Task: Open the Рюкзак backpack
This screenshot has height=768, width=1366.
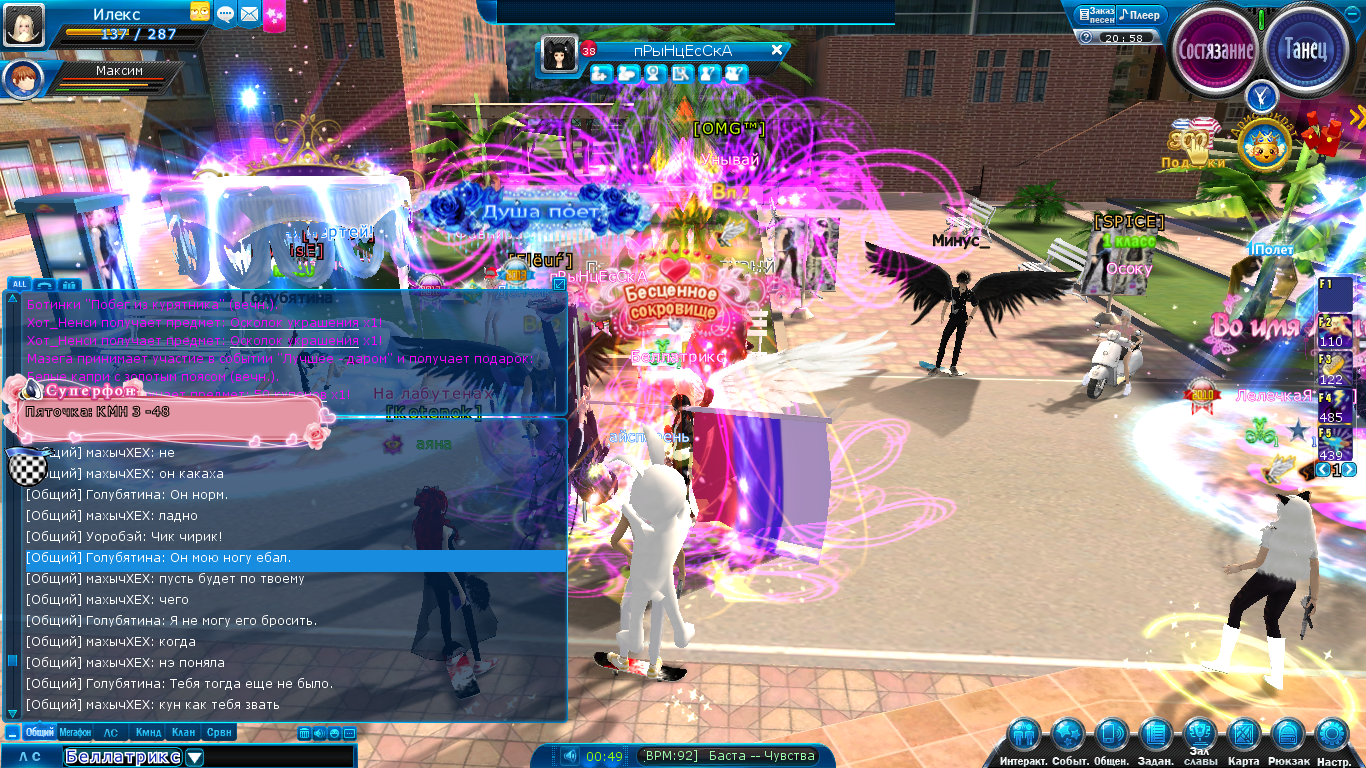Action: (x=1288, y=736)
